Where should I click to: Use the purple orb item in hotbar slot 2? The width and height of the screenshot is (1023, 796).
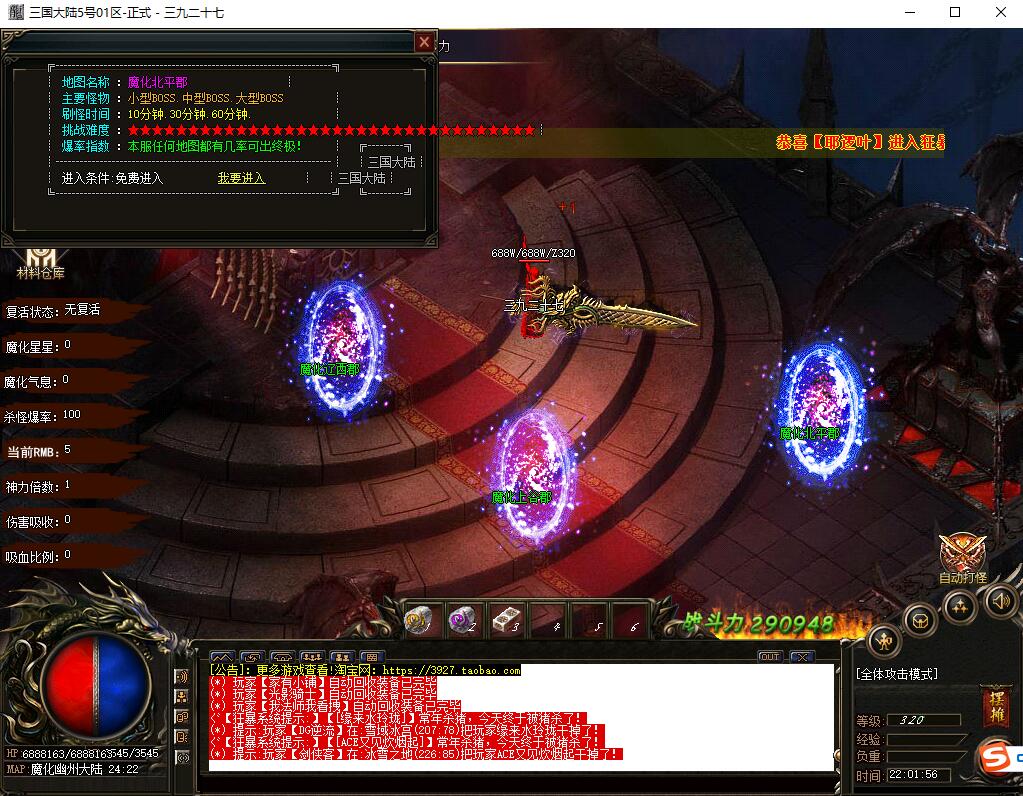tap(462, 621)
